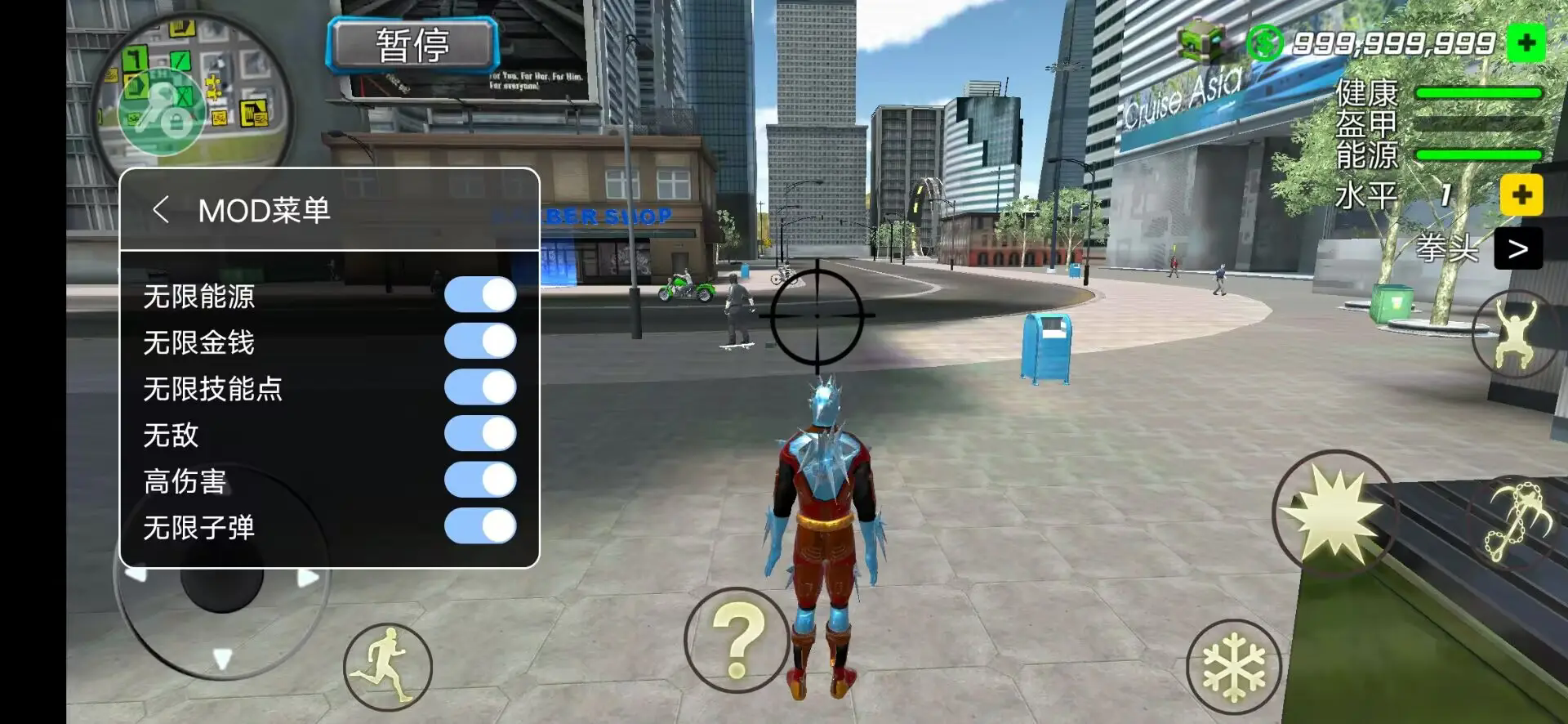This screenshot has width=1568, height=724.
Task: Hit the starburst attack button
Action: (1334, 513)
